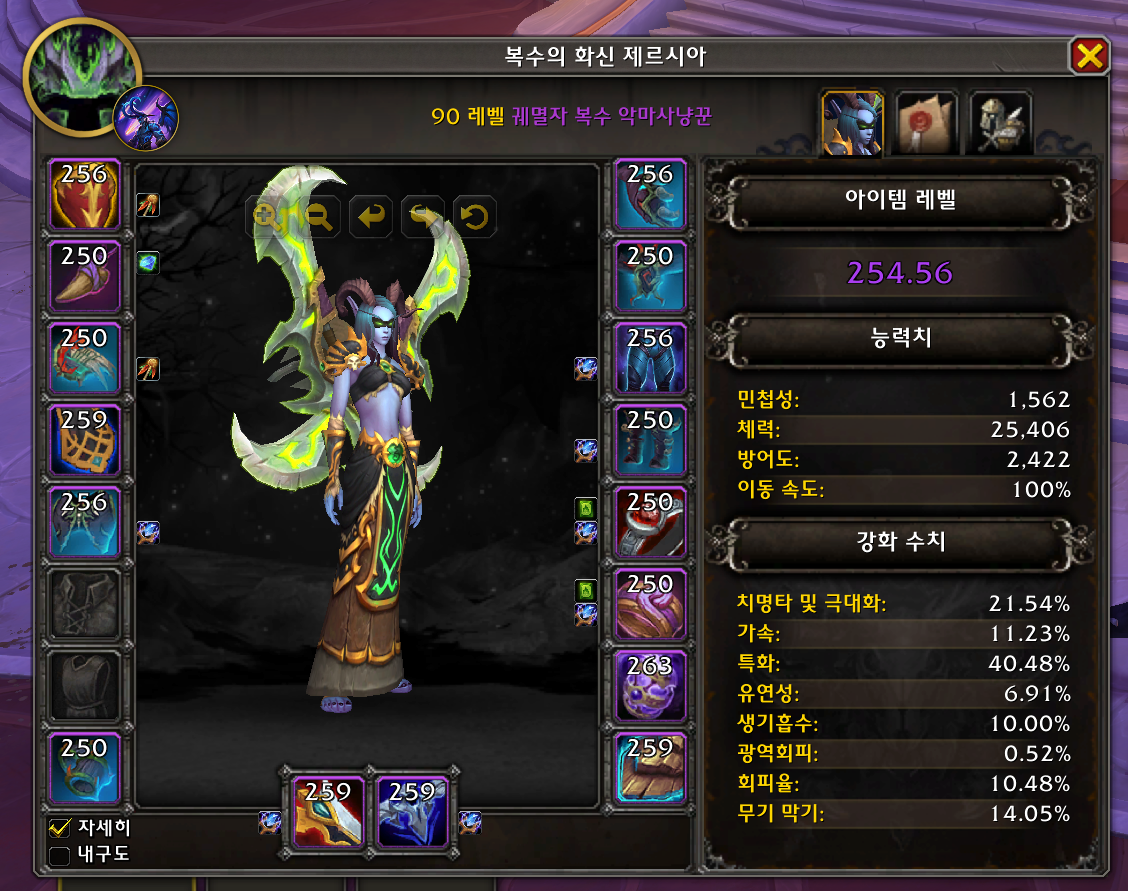The image size is (1128, 891).
Task: Choose the netted cloak slot
Action: point(85,440)
